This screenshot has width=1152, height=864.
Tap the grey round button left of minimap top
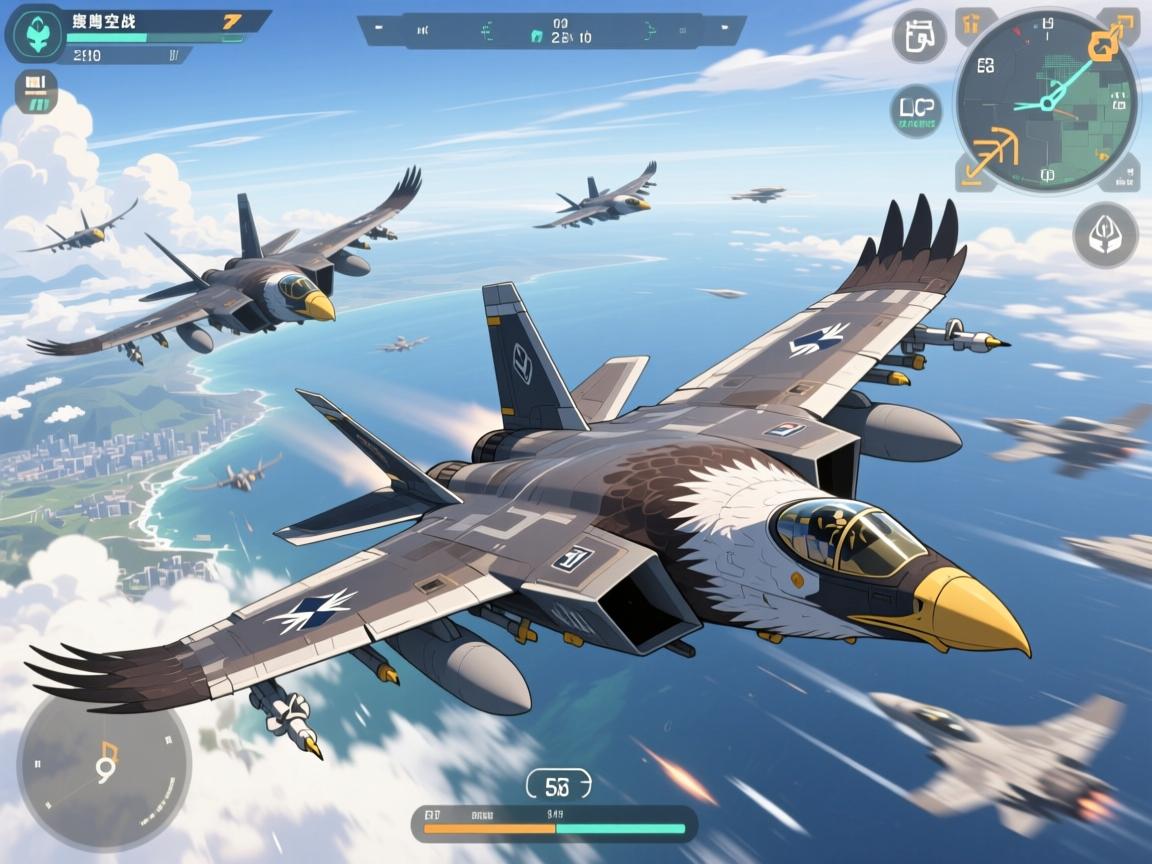click(919, 36)
